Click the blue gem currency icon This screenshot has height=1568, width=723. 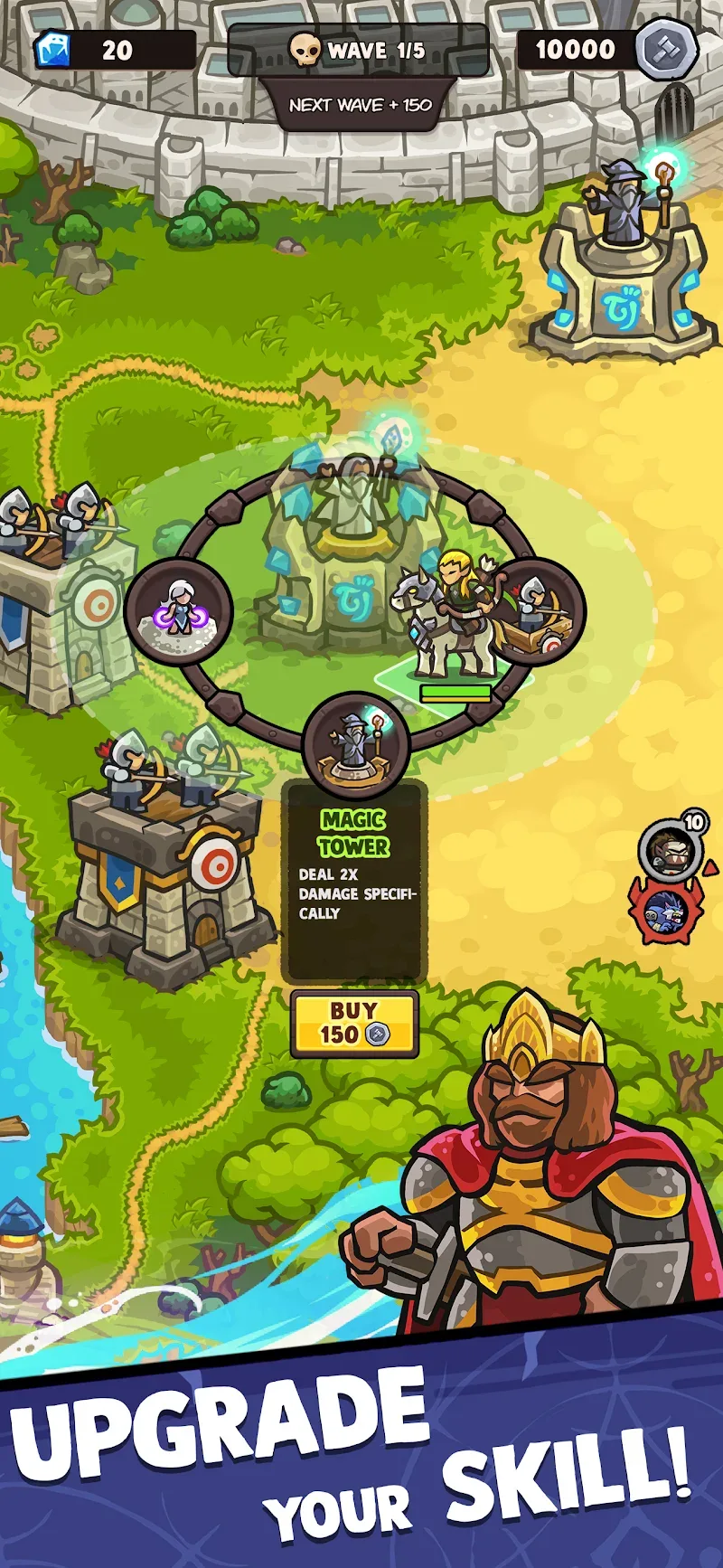tap(54, 50)
